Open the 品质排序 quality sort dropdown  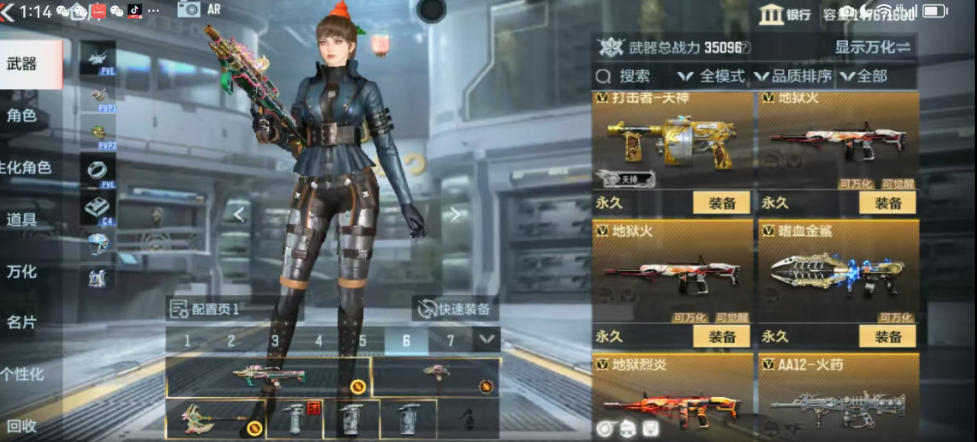click(x=792, y=76)
